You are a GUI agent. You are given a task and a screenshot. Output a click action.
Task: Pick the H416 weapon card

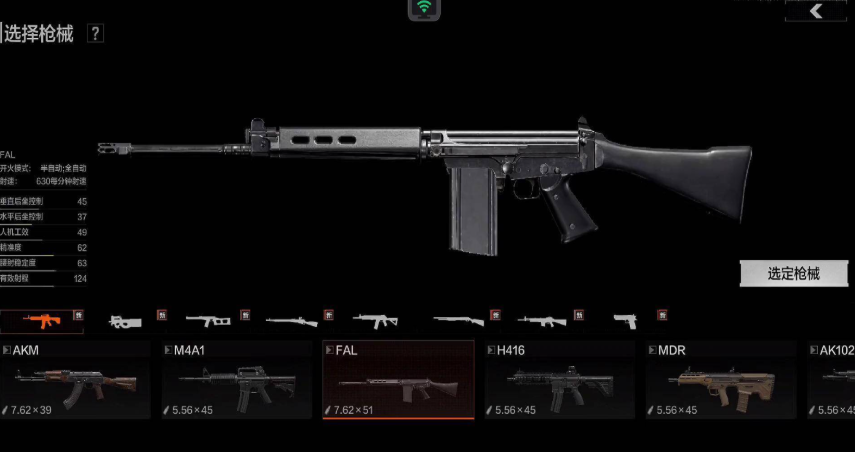click(x=559, y=379)
